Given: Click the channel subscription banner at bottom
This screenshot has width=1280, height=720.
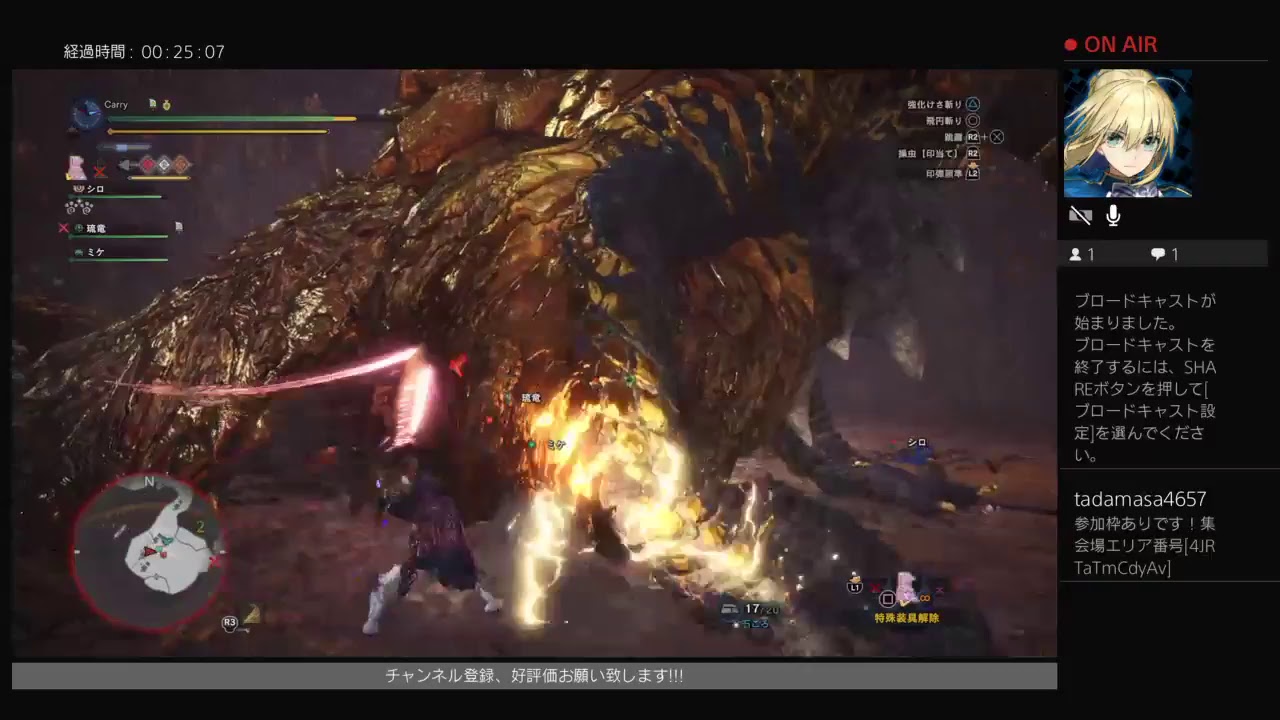Looking at the screenshot, I should (x=534, y=675).
